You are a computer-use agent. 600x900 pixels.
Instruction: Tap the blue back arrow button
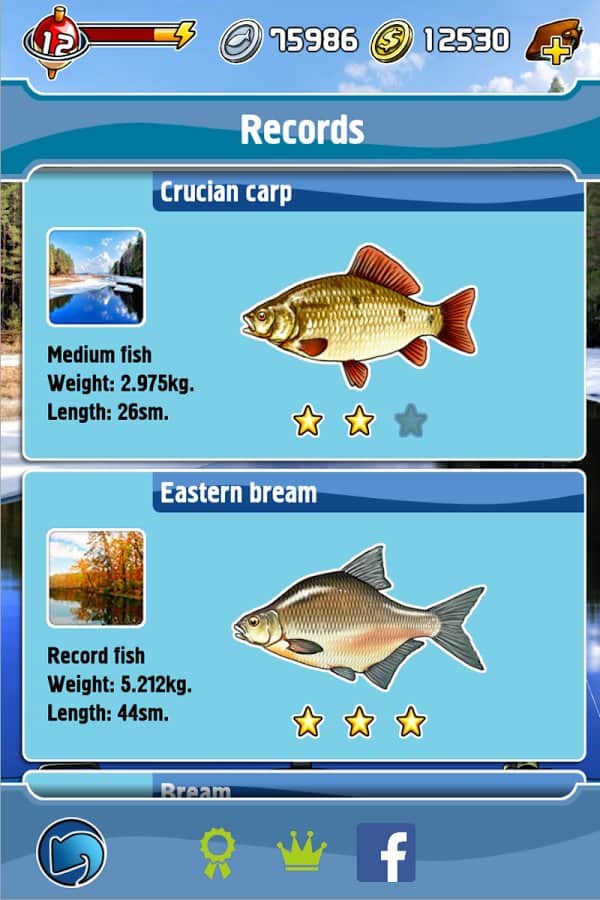coord(71,853)
